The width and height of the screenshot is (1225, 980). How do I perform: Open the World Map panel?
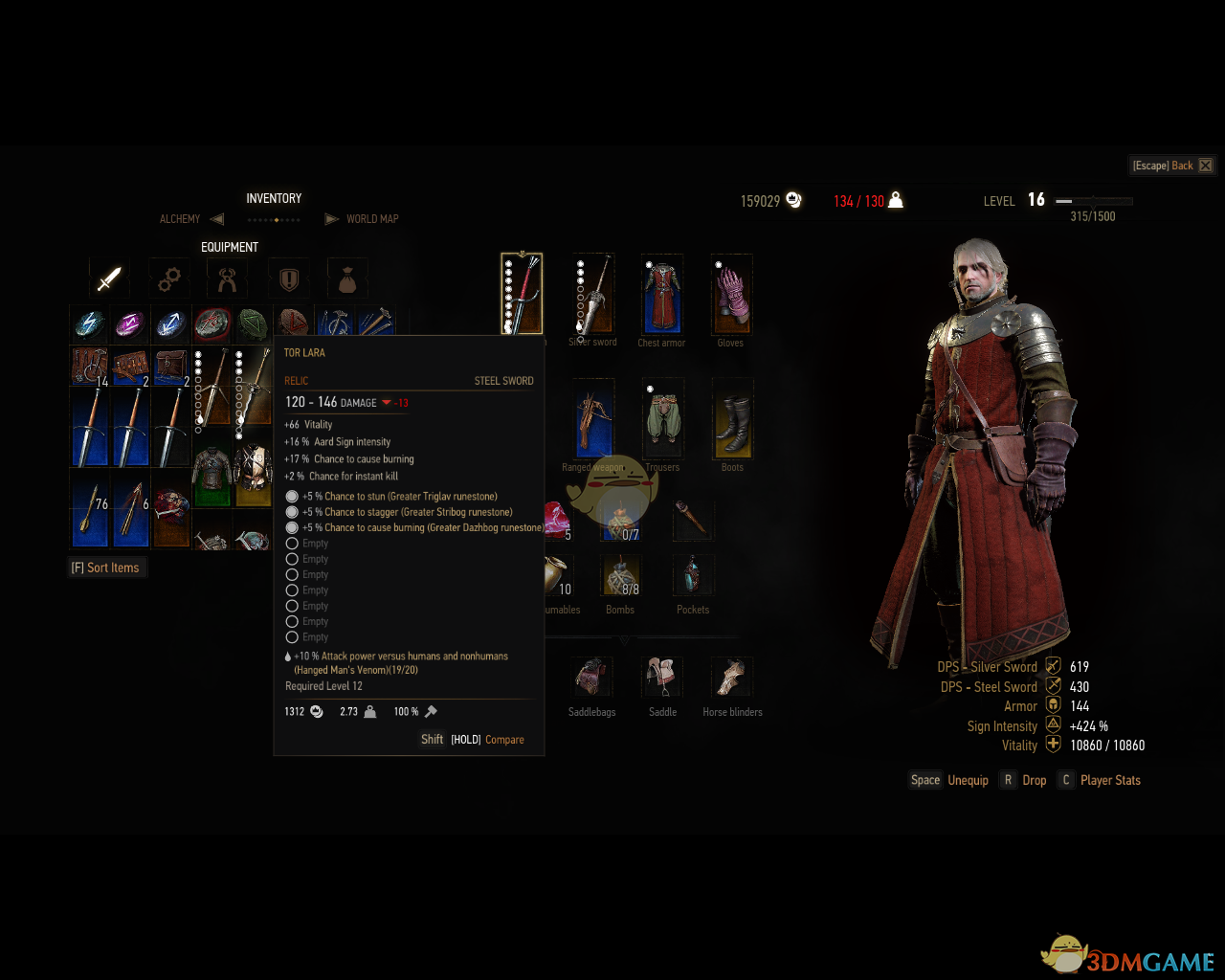point(372,219)
